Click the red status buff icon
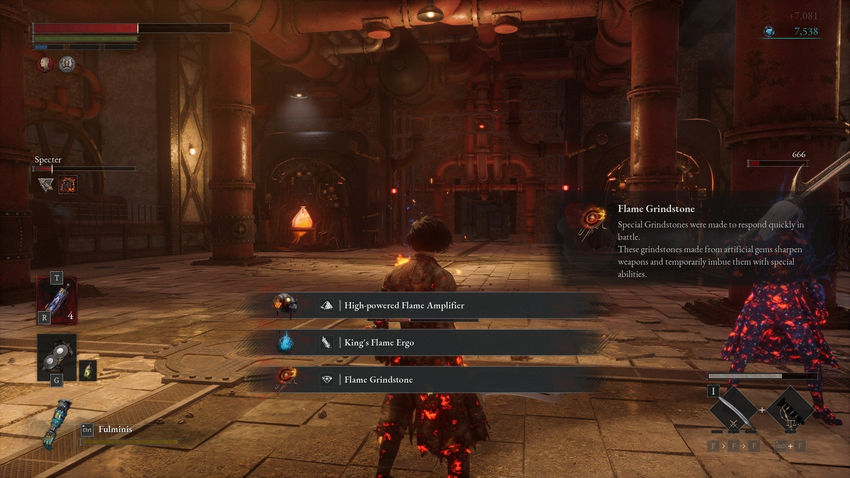This screenshot has height=478, width=850. click(x=46, y=64)
